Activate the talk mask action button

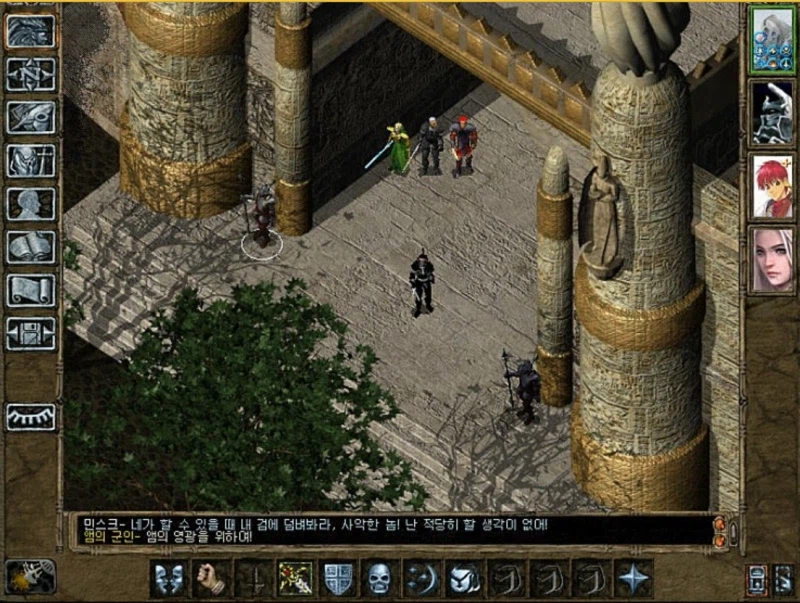click(x=167, y=578)
